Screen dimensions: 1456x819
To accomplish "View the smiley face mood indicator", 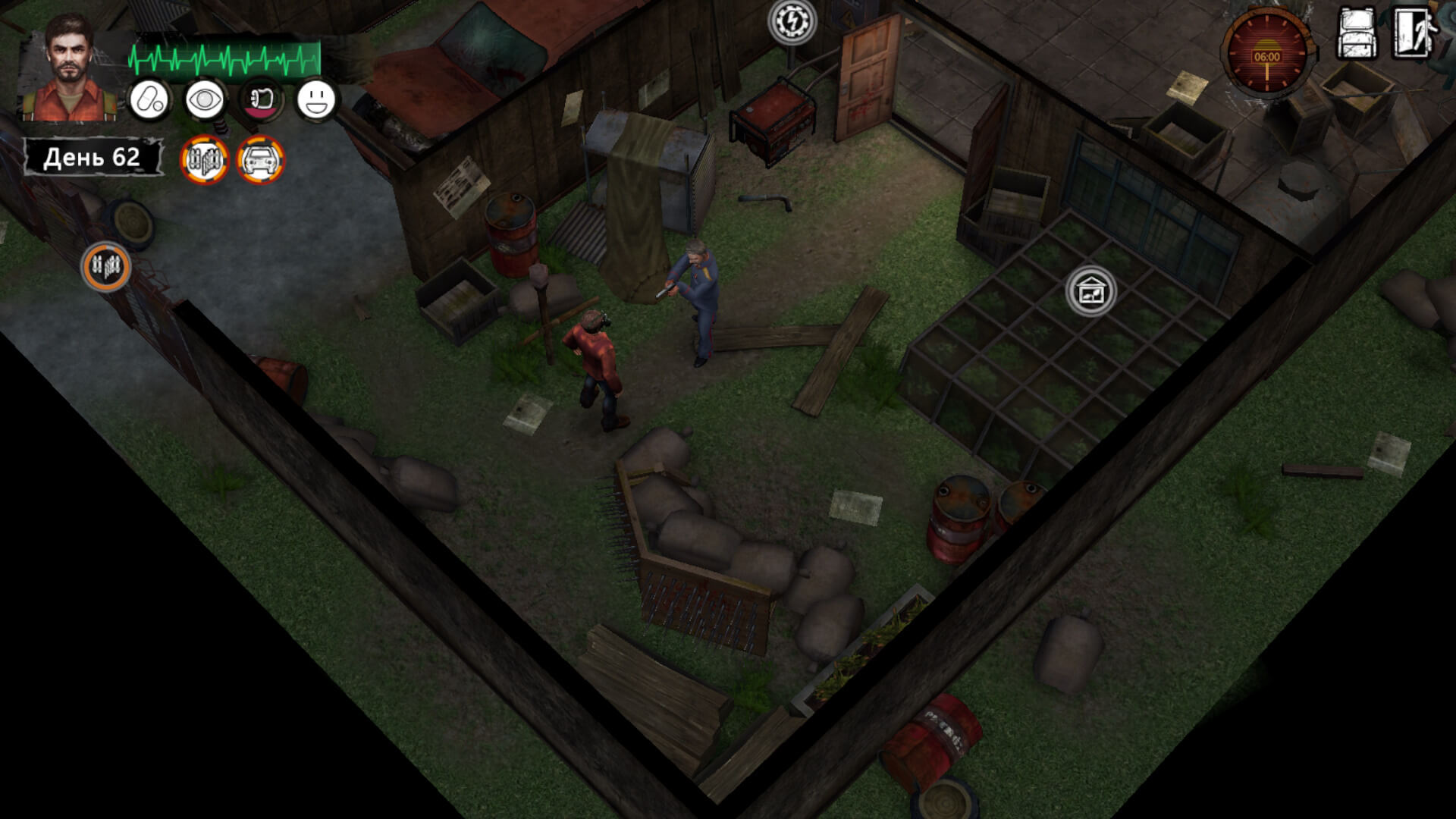I will pos(315,99).
